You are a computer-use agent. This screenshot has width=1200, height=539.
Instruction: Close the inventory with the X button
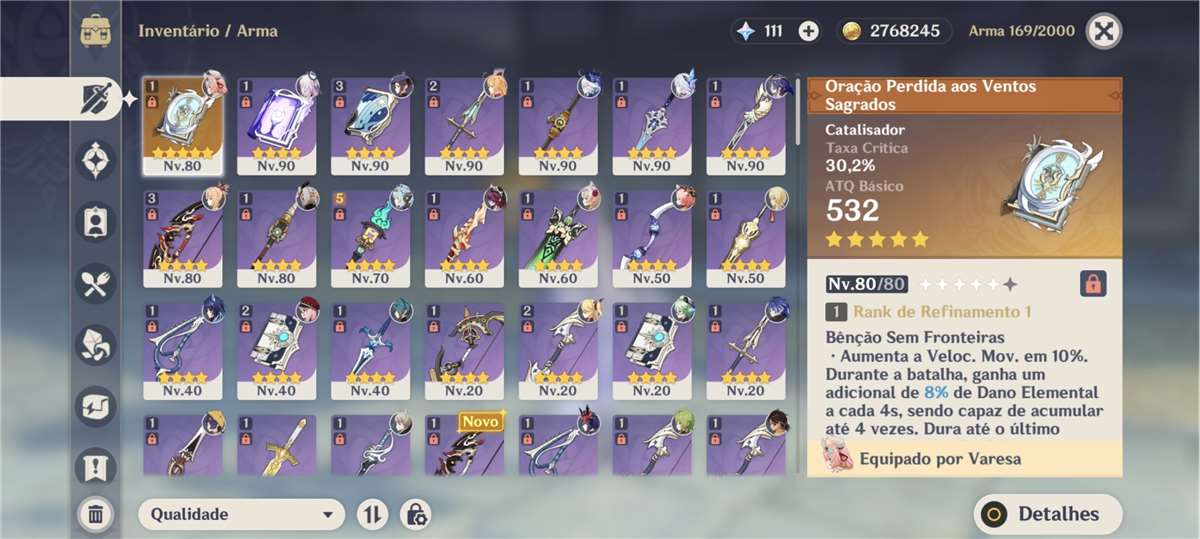tap(1104, 30)
